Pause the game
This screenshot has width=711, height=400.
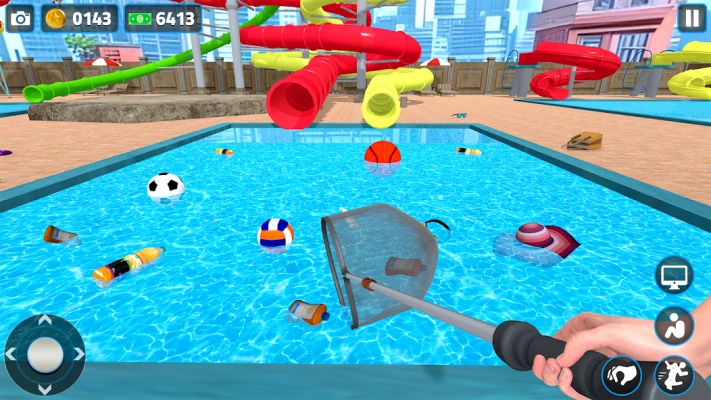tap(691, 17)
